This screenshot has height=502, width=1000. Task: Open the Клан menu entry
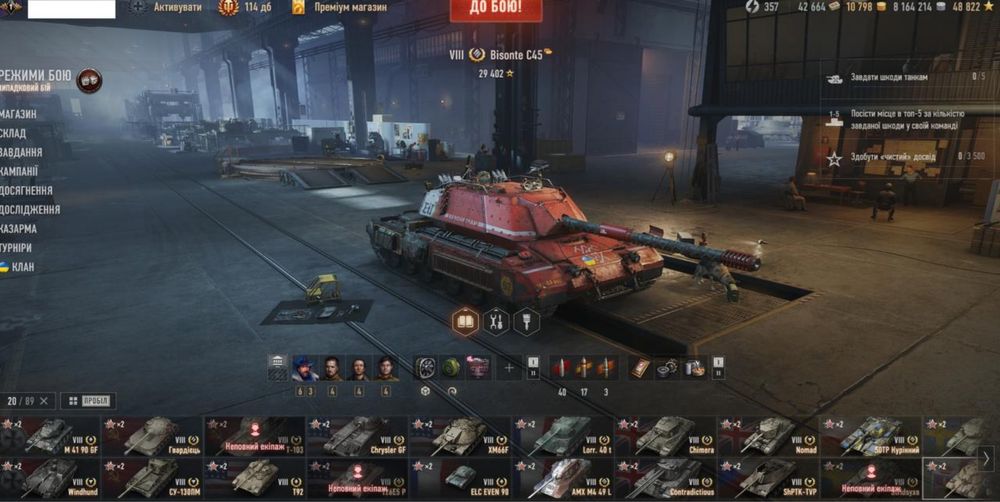coord(22,267)
